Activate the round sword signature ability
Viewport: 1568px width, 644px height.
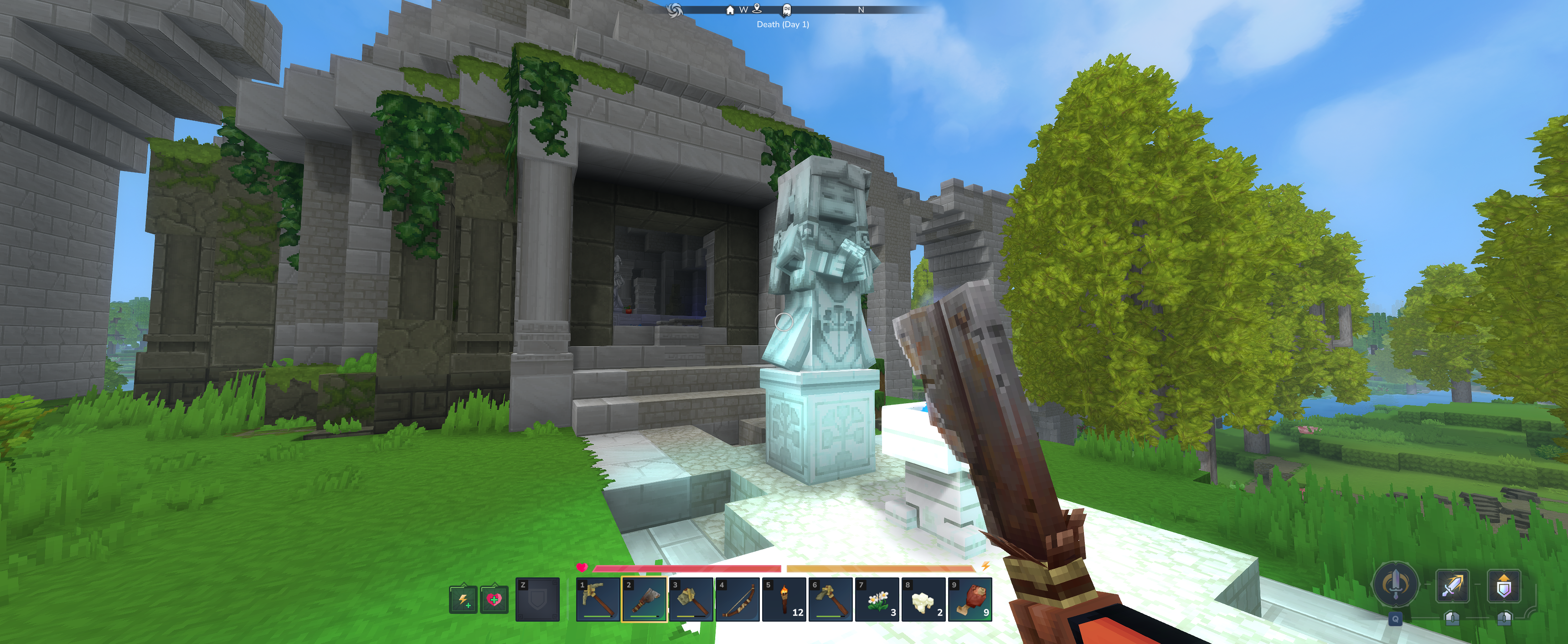[1395, 584]
